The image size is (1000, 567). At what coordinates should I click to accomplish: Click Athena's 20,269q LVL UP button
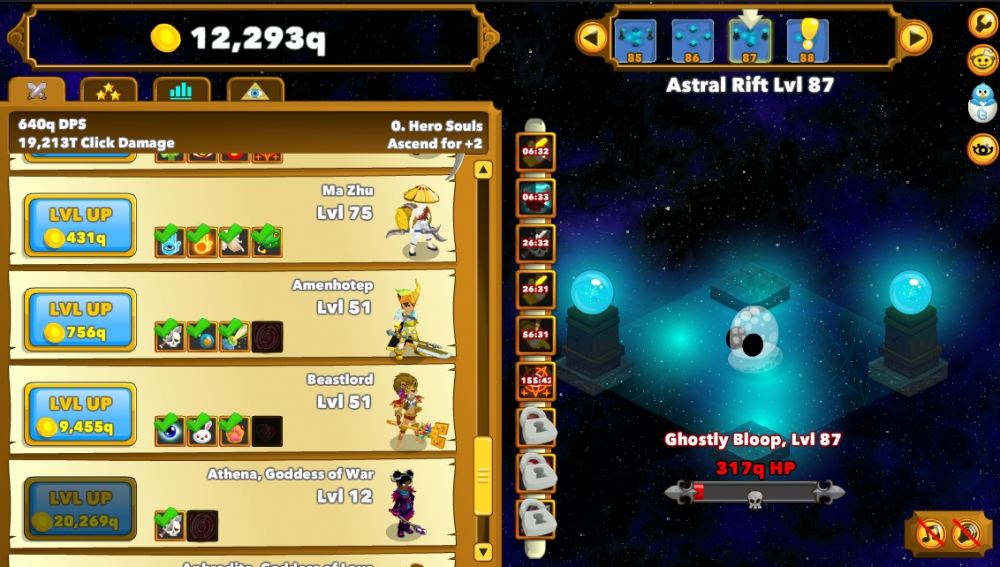[80, 509]
